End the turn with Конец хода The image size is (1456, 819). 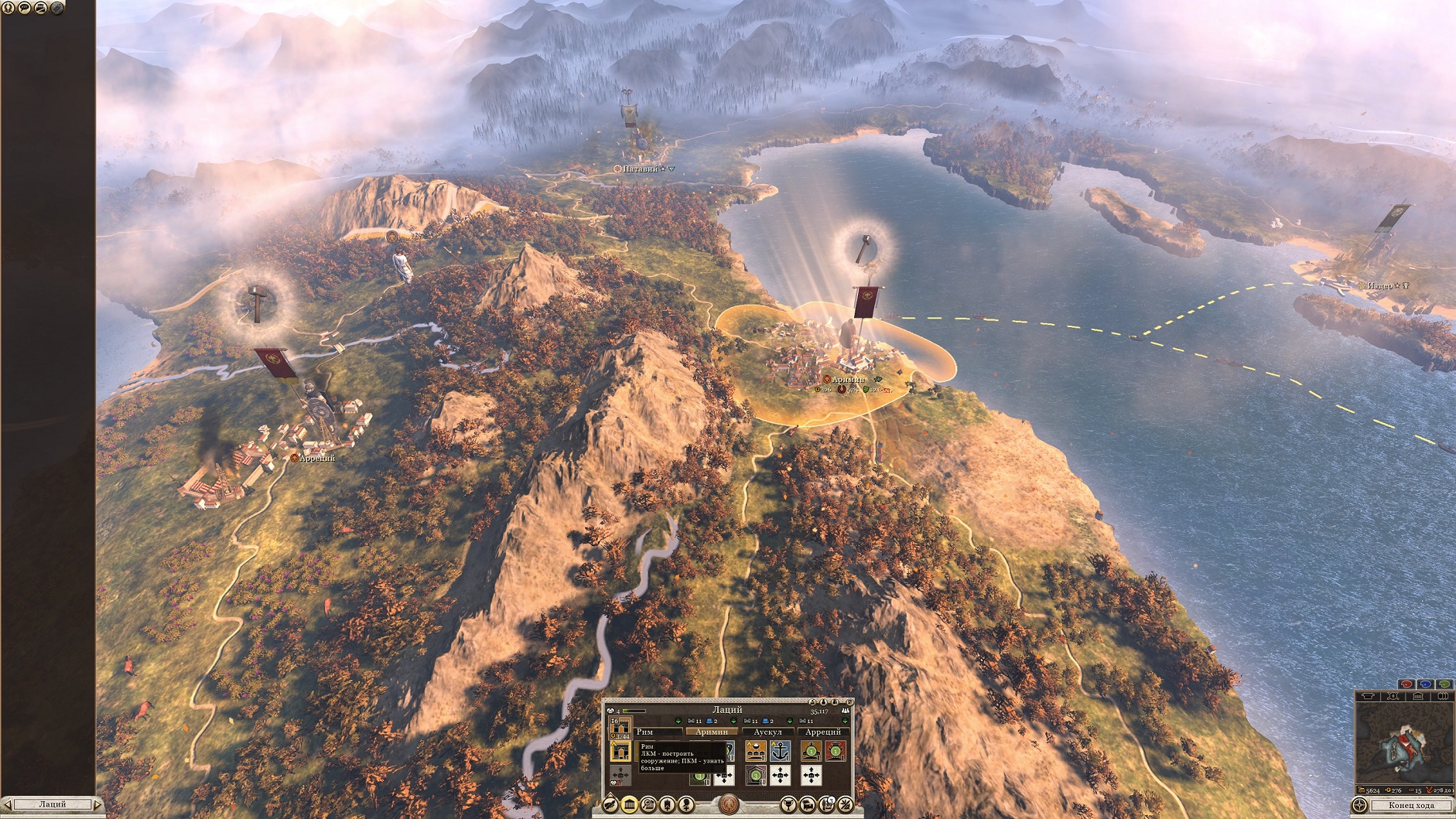[x=1411, y=805]
